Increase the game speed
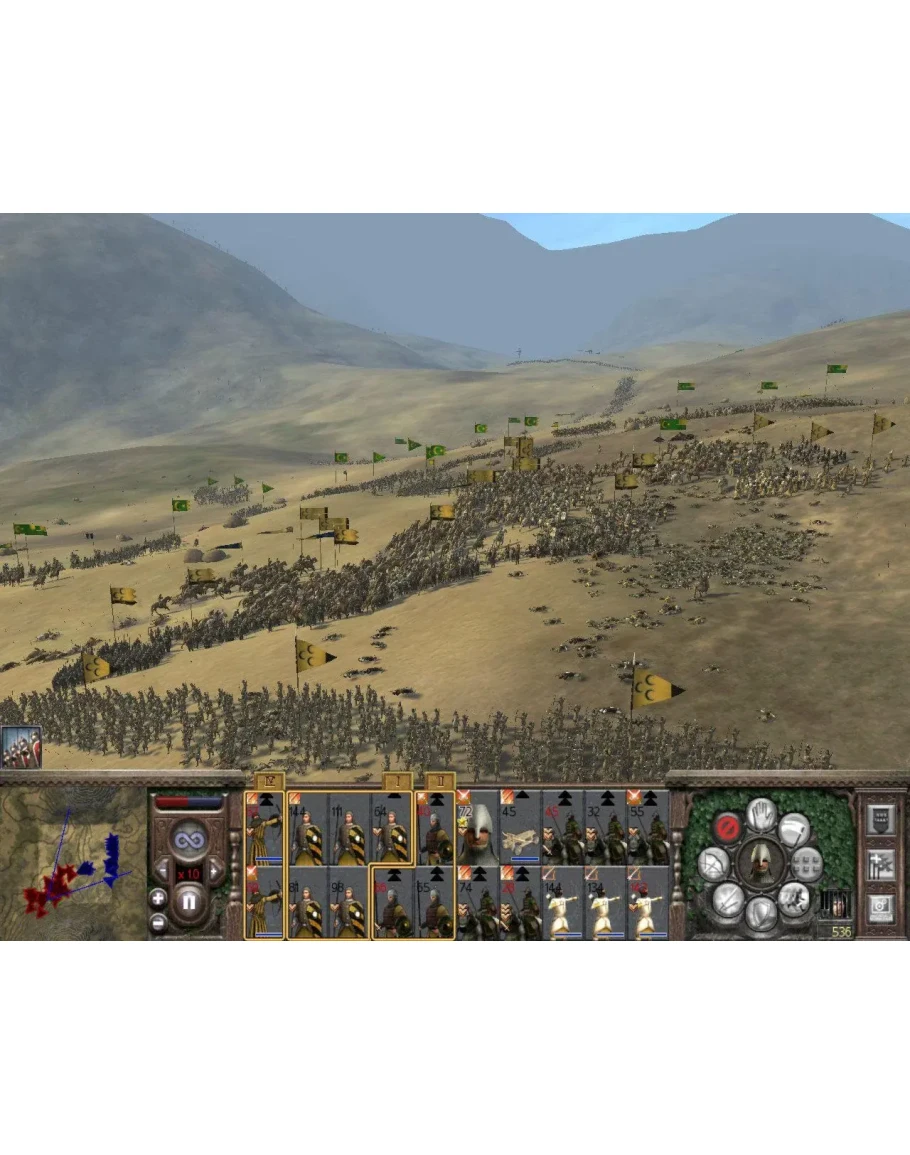The width and height of the screenshot is (910, 1155). point(216,870)
